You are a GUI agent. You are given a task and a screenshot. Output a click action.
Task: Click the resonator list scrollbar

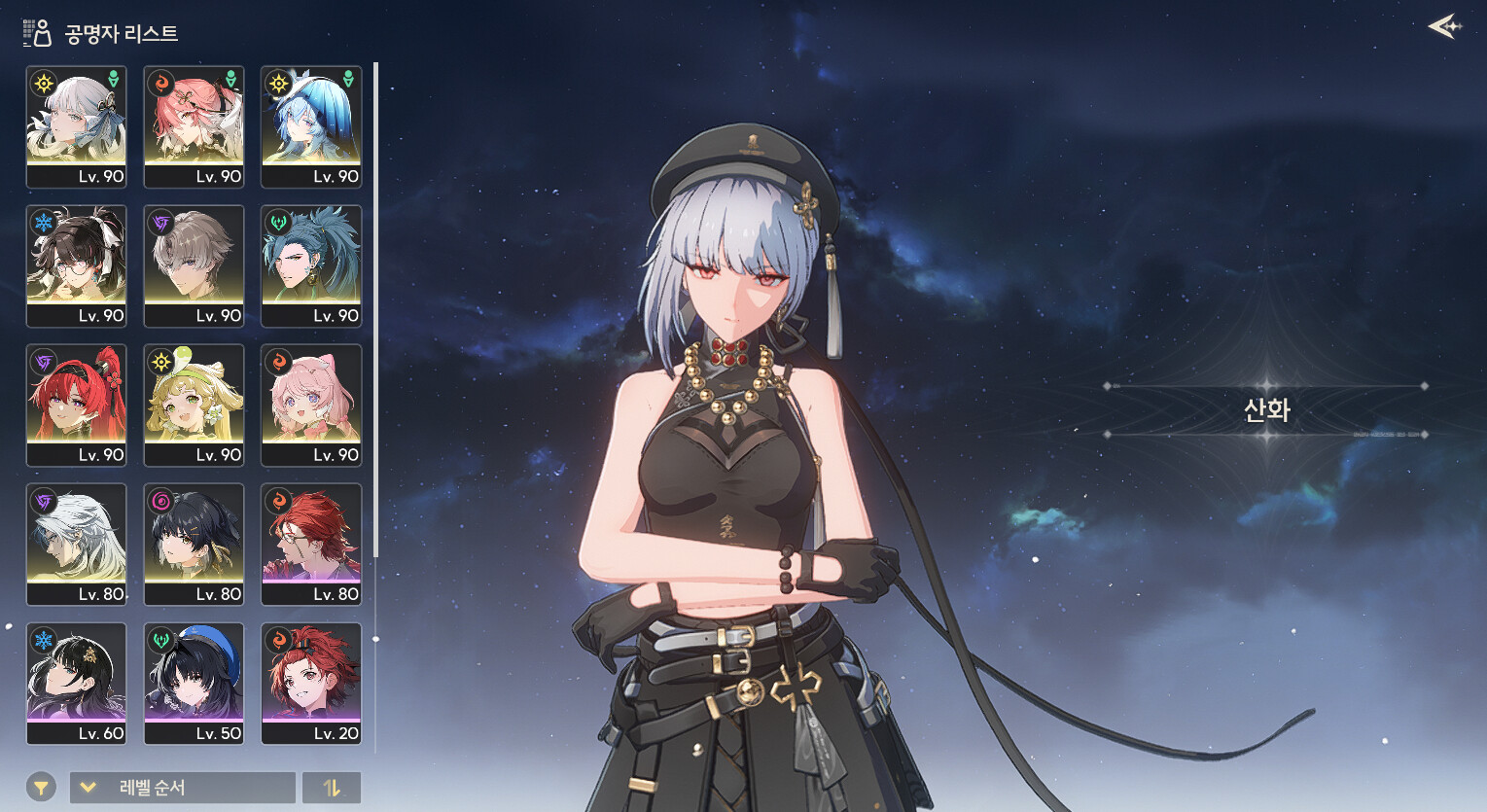375,311
